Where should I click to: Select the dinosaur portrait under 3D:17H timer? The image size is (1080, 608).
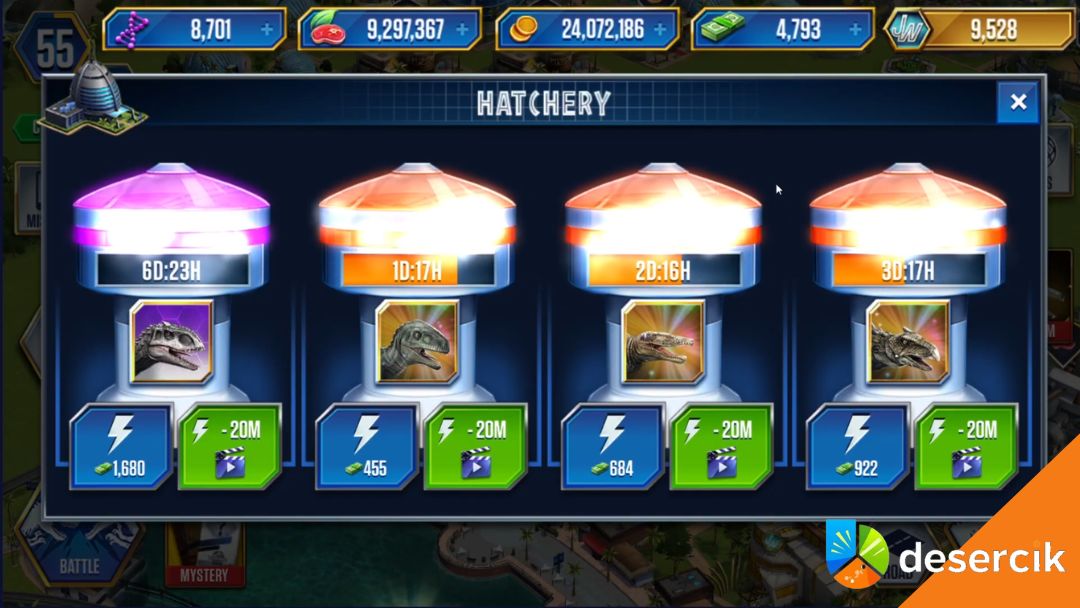coord(908,342)
